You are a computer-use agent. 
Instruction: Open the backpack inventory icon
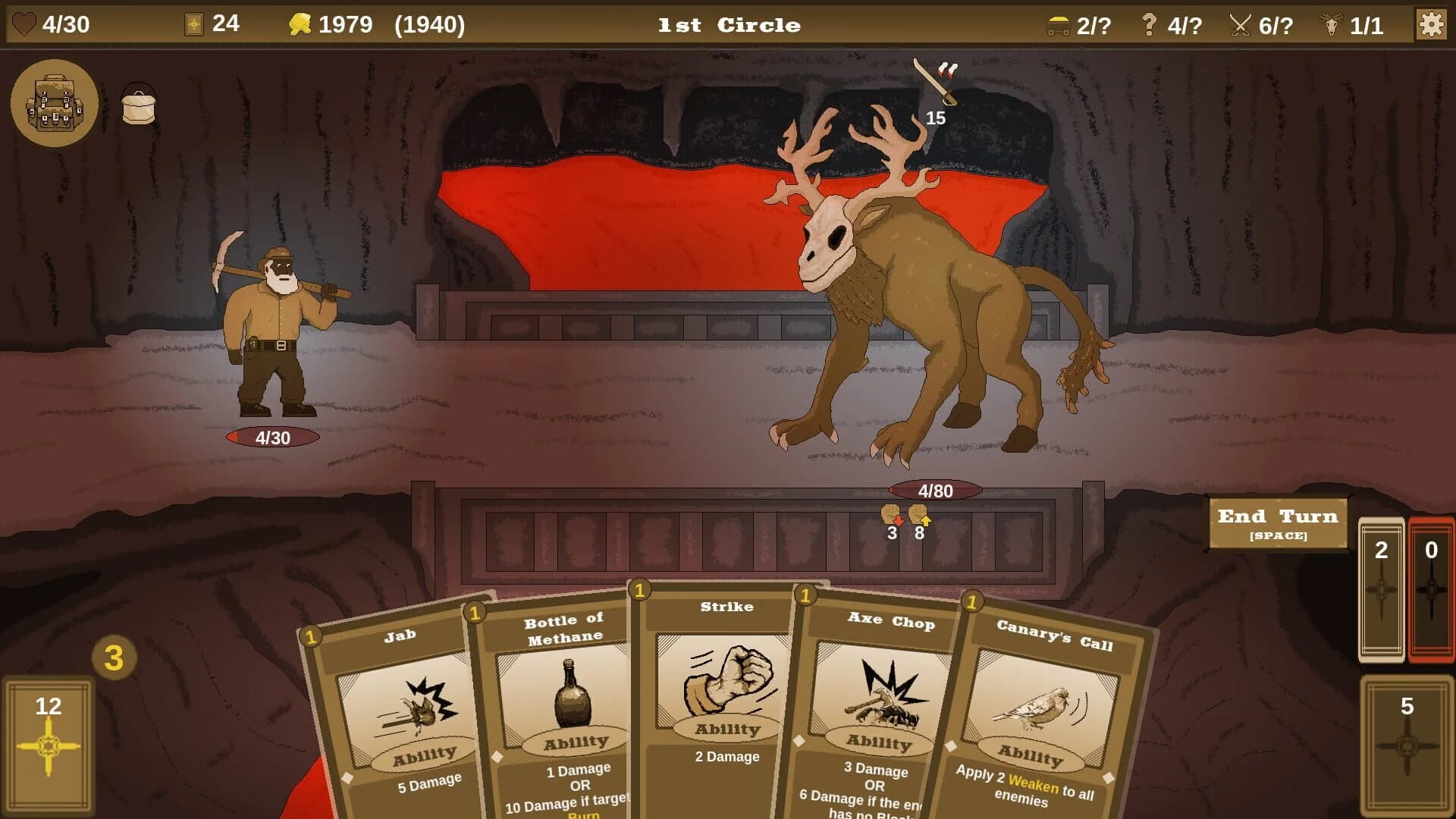(x=55, y=104)
